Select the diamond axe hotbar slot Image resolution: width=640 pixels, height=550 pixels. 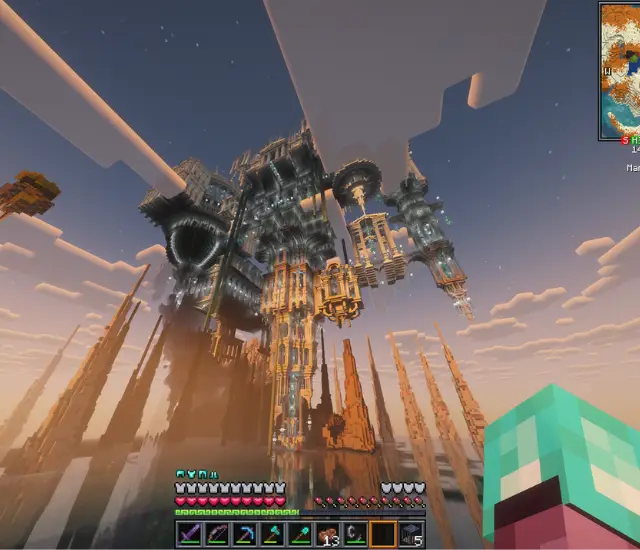tap(272, 535)
